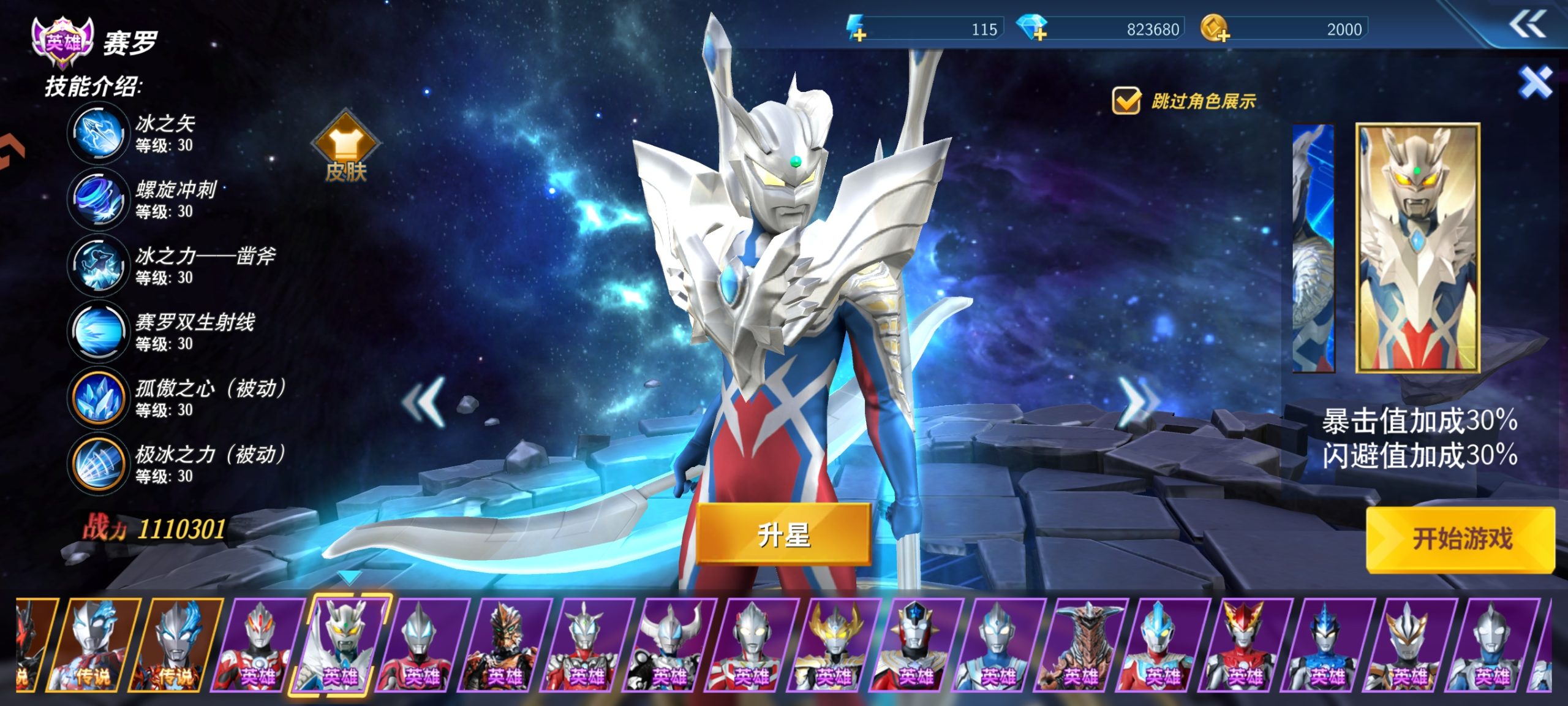Open the 赛罗双生射线 skill icon

(x=98, y=332)
